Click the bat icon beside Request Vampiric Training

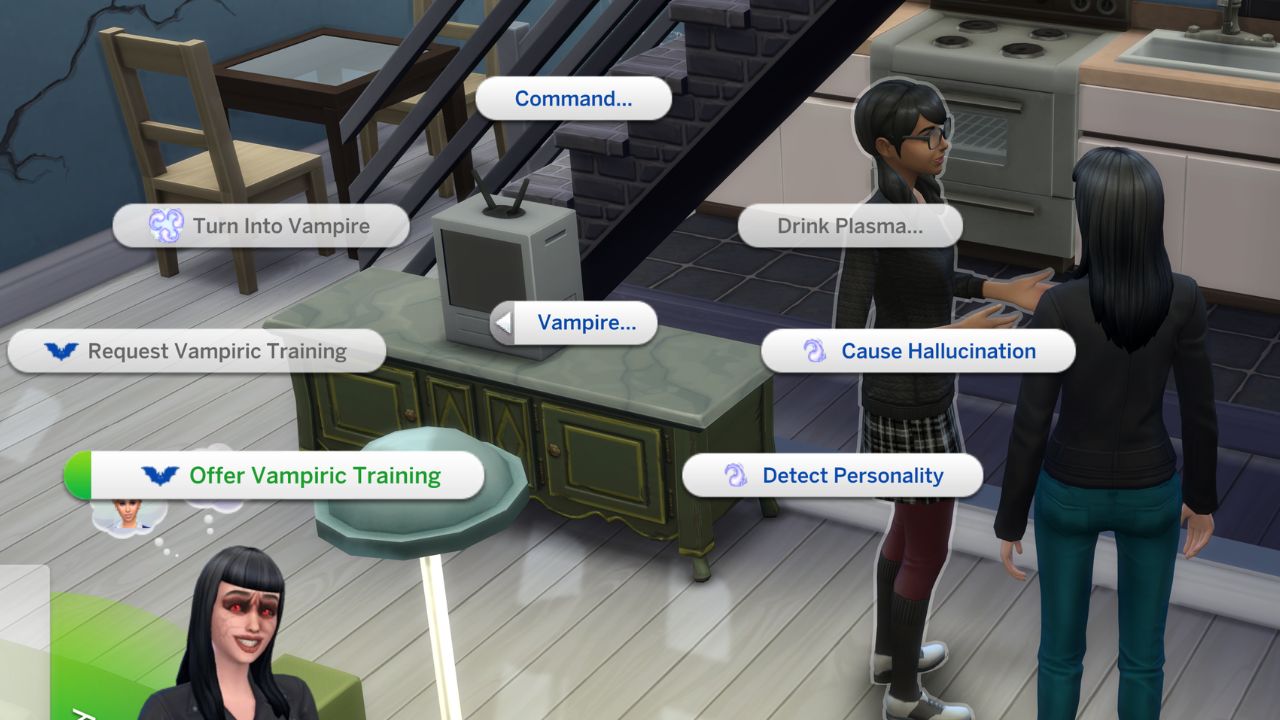pos(62,351)
